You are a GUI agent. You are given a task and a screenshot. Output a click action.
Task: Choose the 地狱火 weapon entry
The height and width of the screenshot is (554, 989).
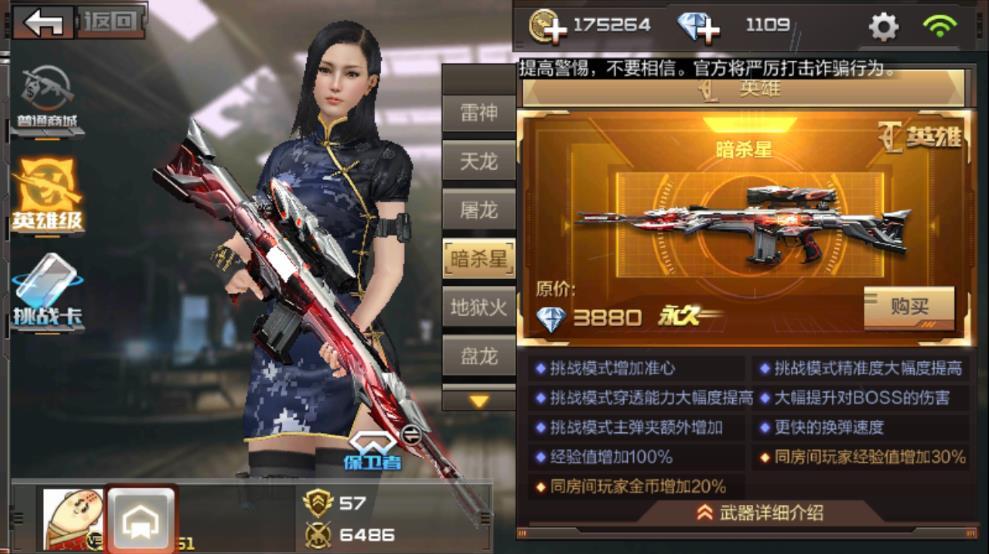(478, 307)
